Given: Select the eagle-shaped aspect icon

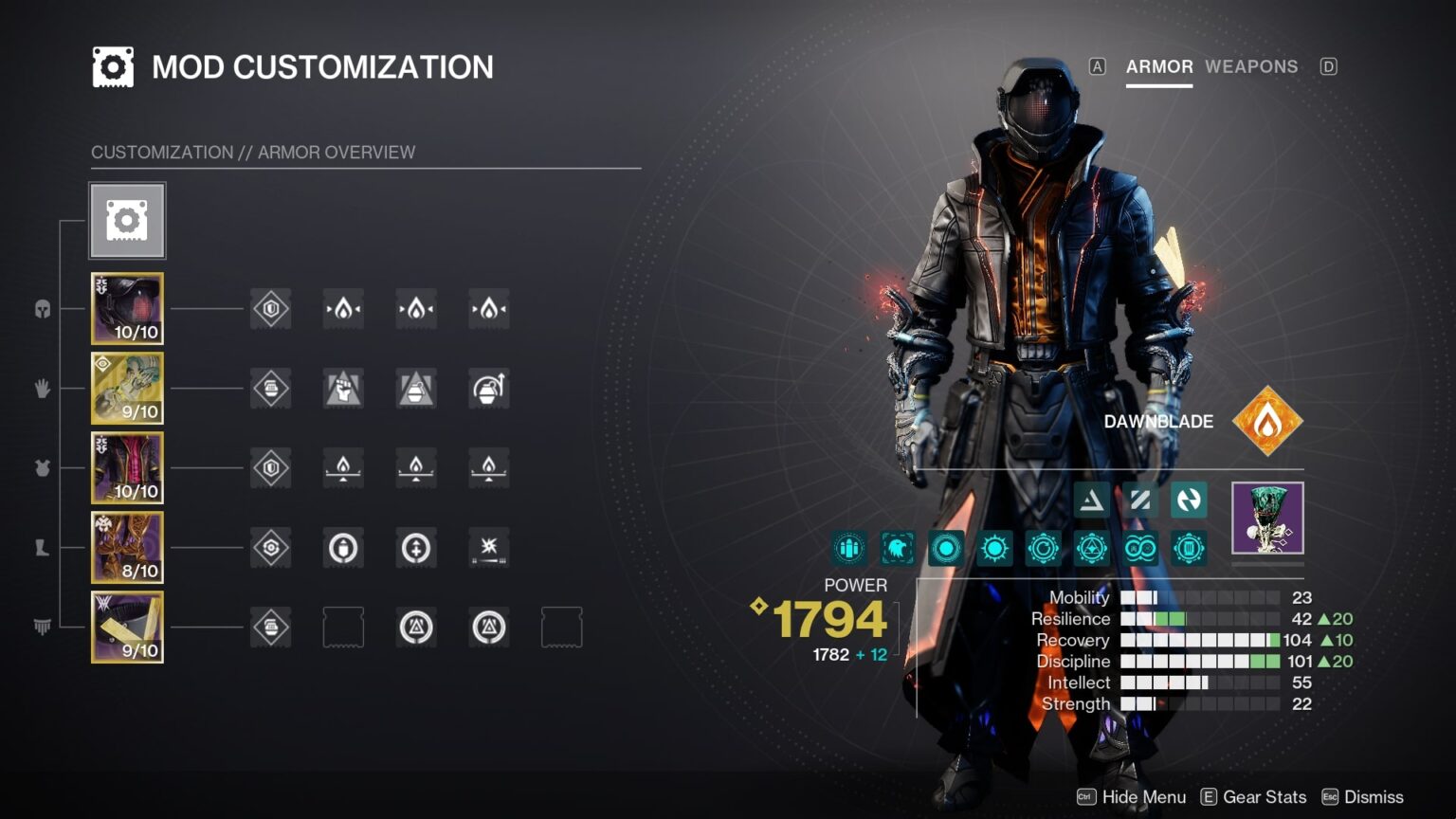Looking at the screenshot, I should [x=897, y=548].
